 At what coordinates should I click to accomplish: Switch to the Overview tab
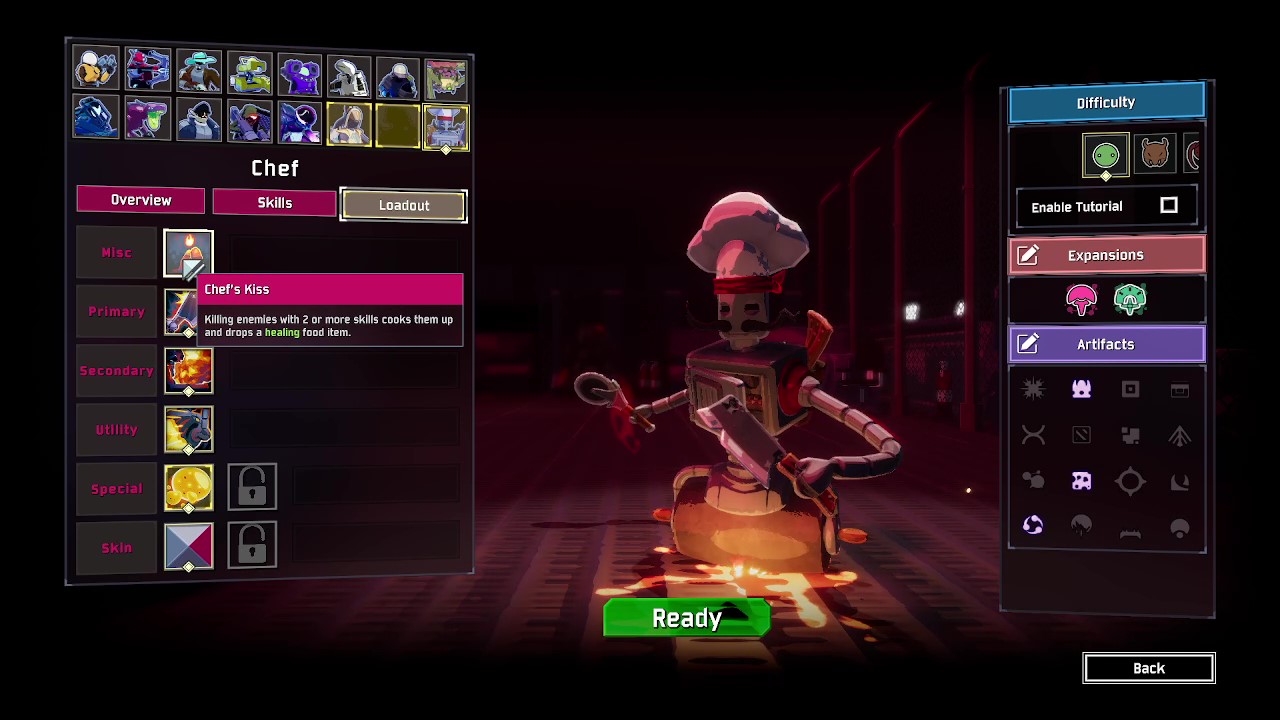tap(140, 200)
